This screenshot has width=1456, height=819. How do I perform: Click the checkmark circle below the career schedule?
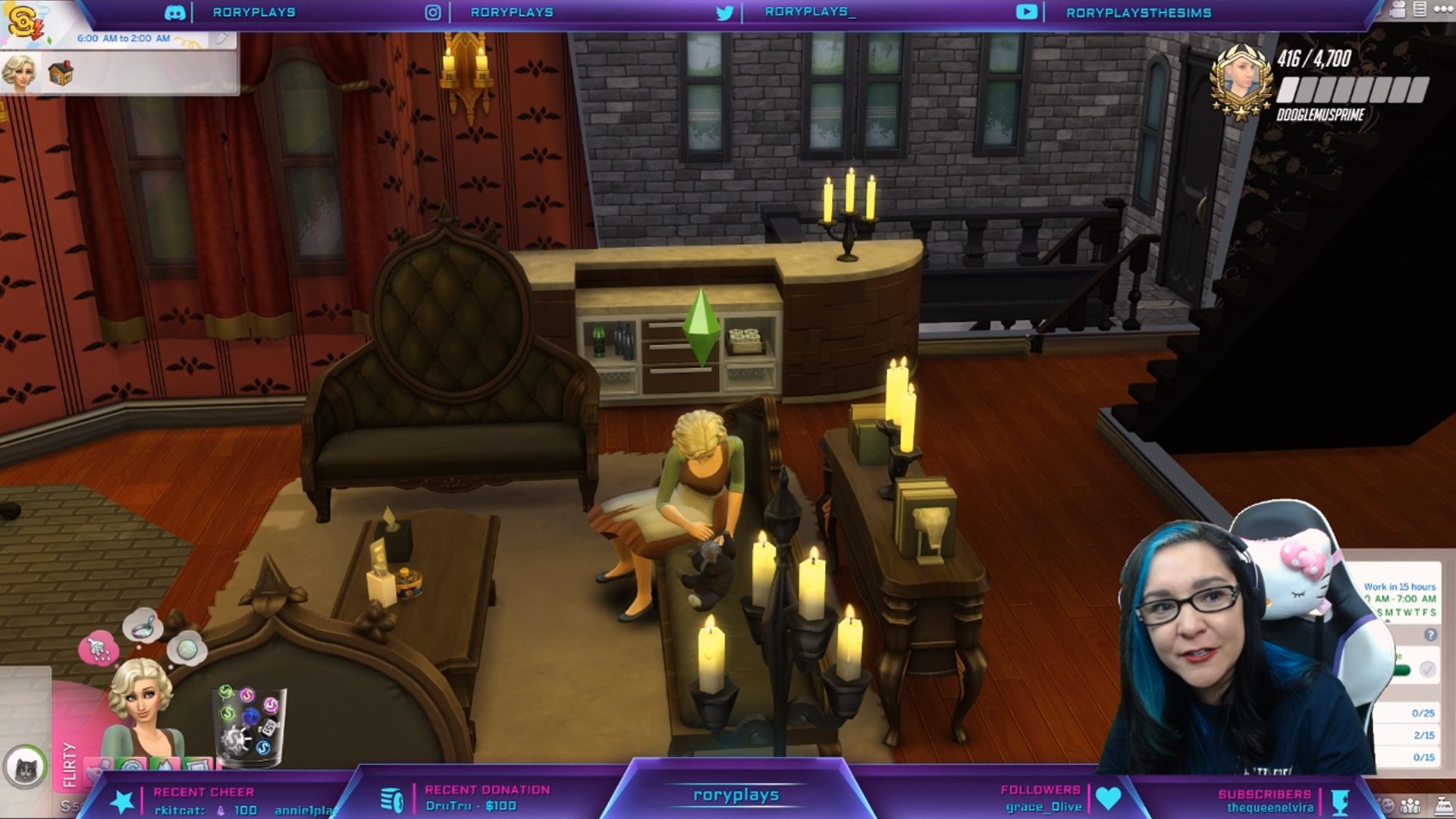(1427, 670)
